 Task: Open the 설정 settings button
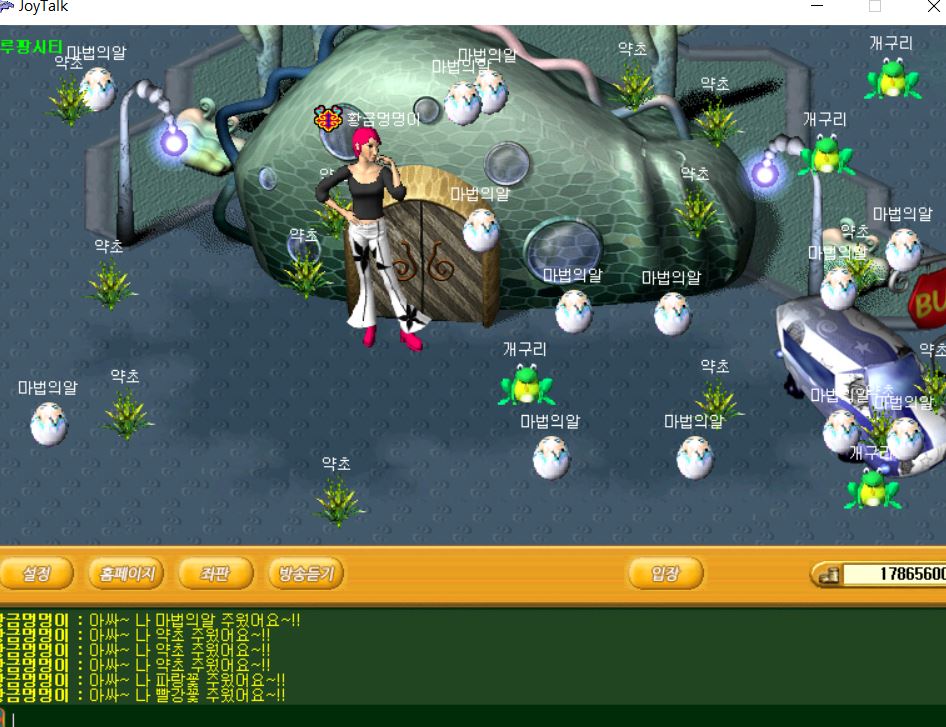(37, 574)
